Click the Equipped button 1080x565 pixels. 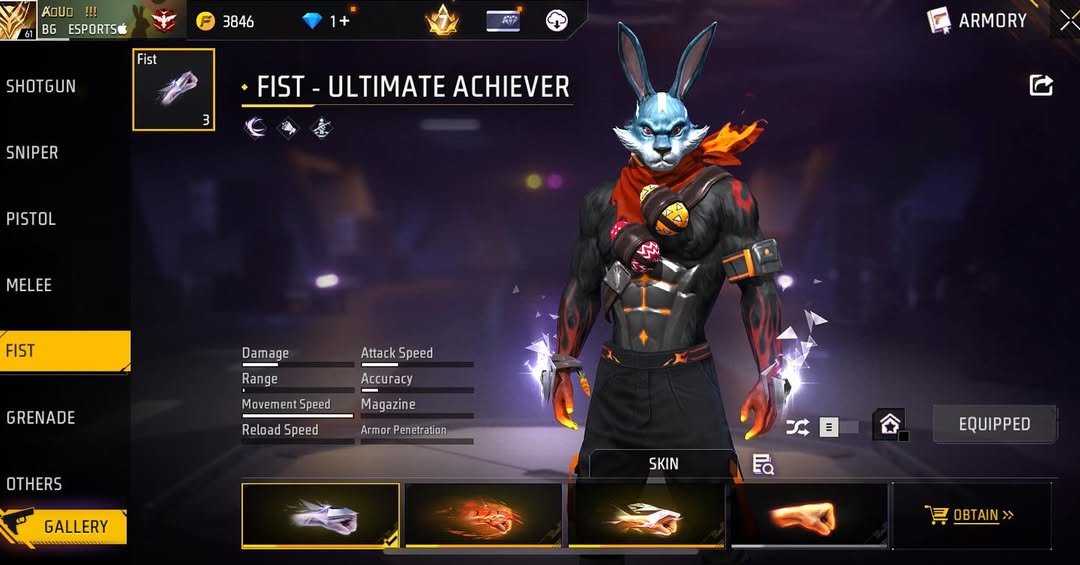click(x=994, y=424)
